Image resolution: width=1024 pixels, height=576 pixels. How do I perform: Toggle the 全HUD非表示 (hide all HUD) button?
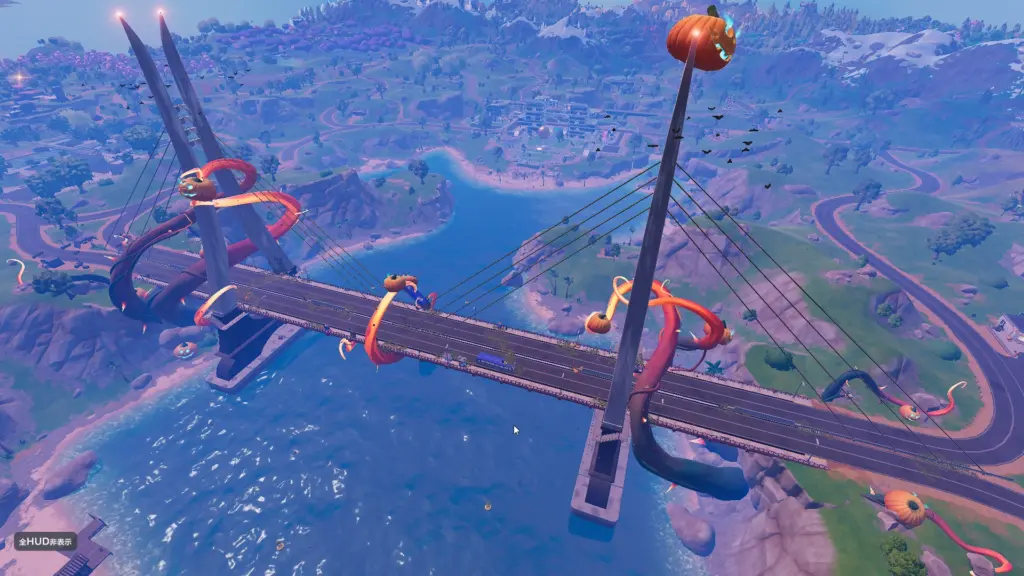[46, 541]
